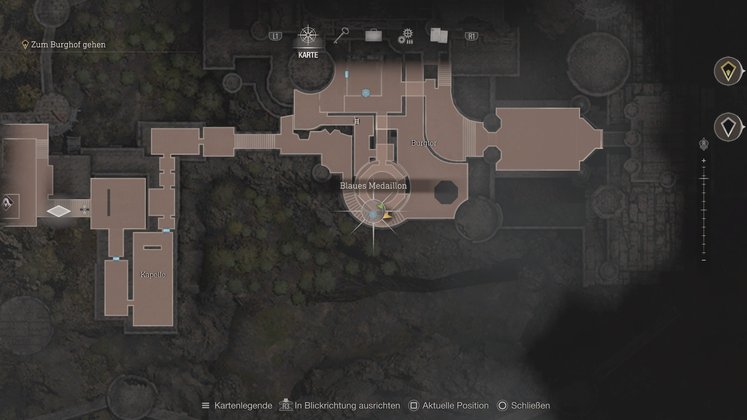Click the white diamond marker on map
747x420 pixels.
[x=59, y=211]
